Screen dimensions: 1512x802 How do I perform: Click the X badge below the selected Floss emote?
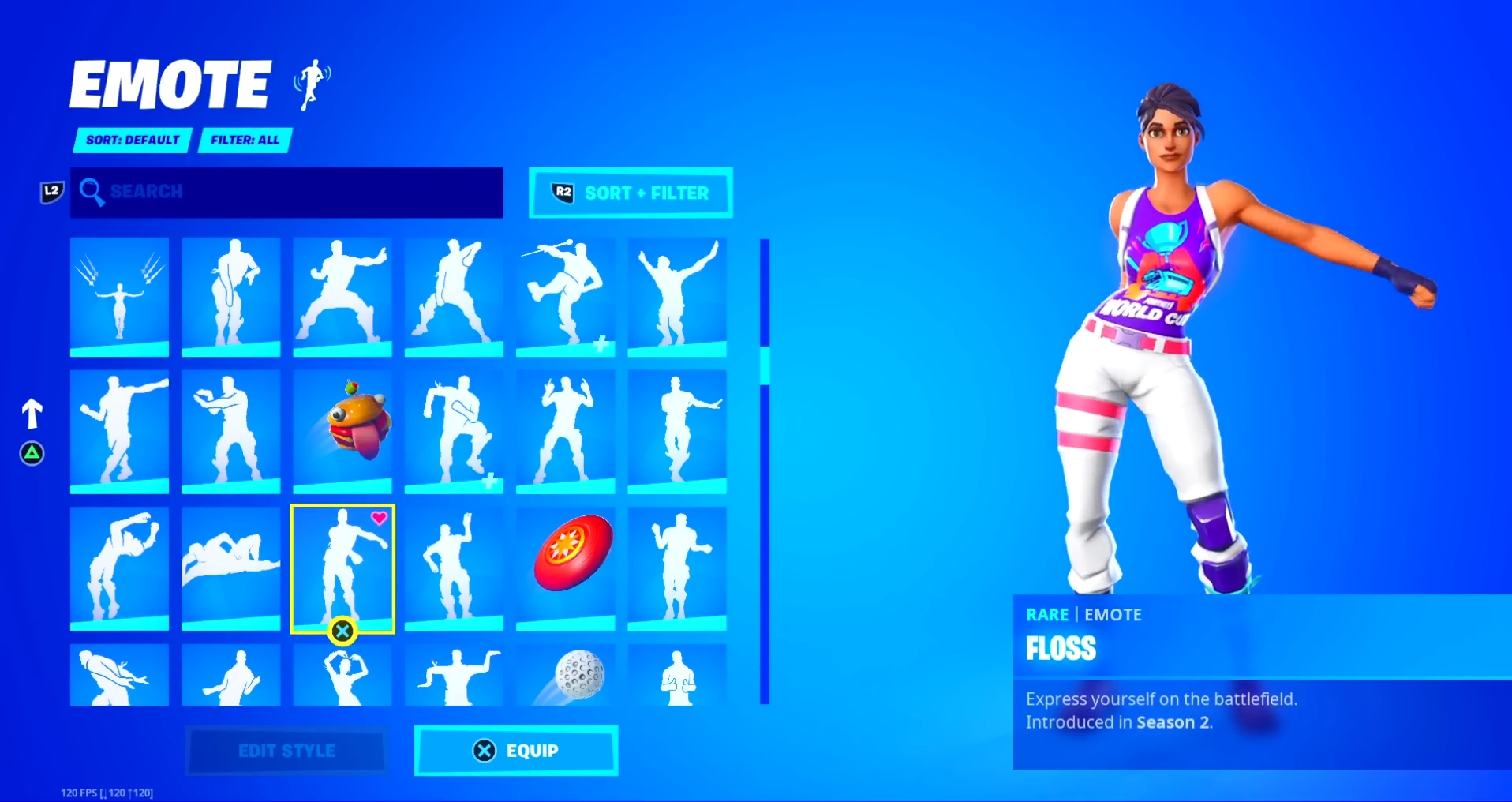tap(342, 631)
